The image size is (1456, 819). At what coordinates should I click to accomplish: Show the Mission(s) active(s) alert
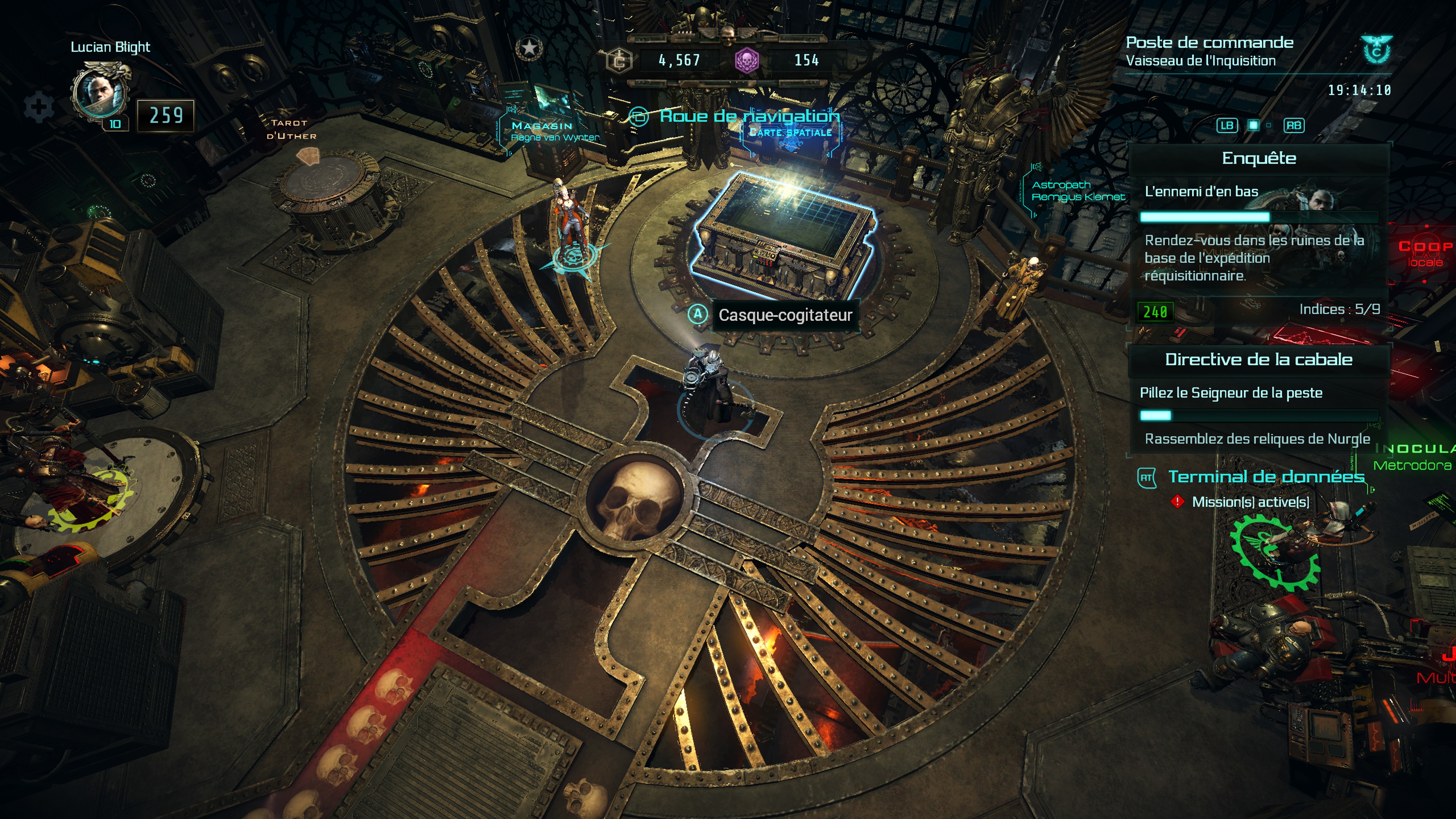pyautogui.click(x=1250, y=502)
